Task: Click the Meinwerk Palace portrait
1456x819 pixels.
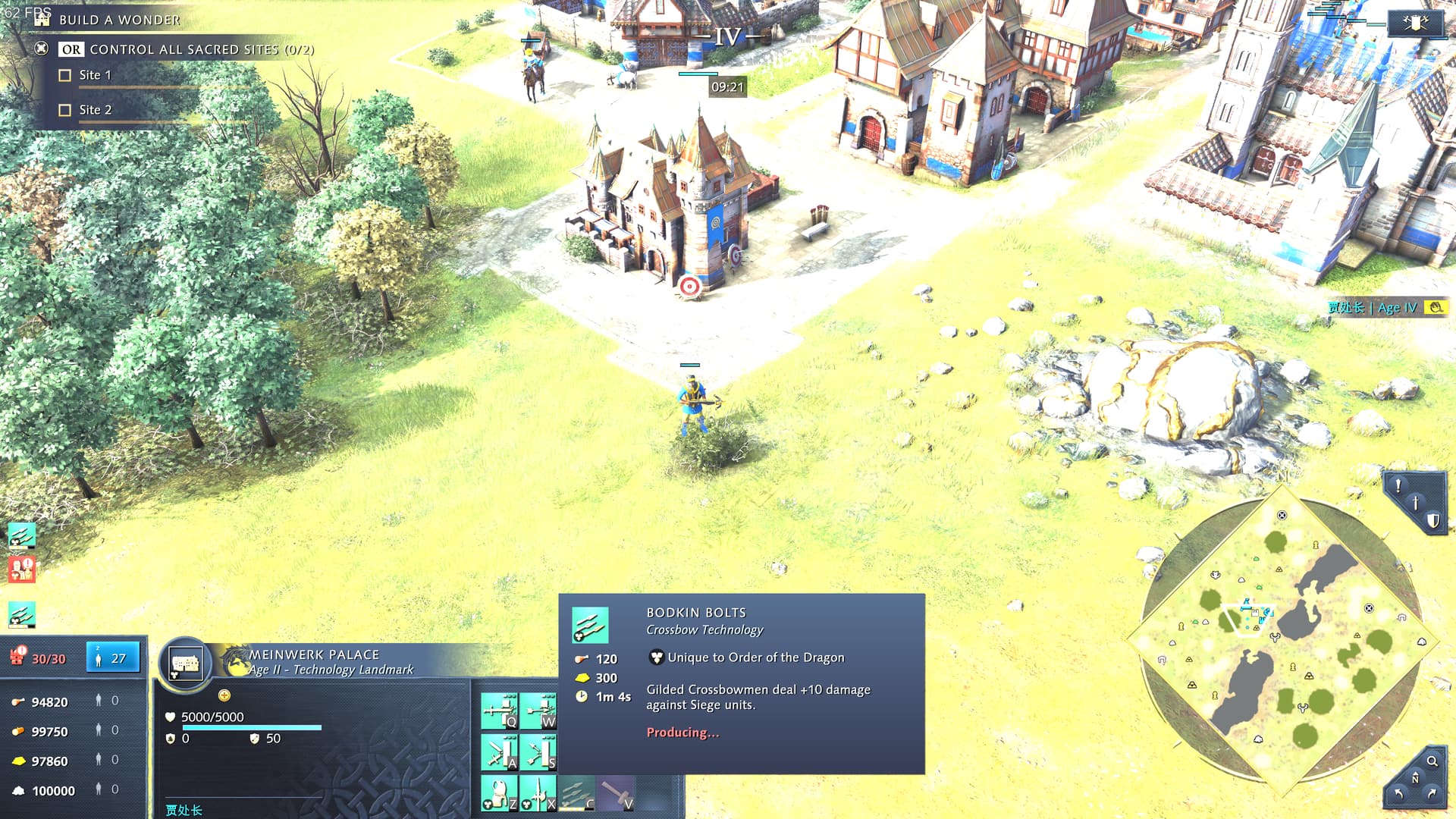Action: point(185,664)
